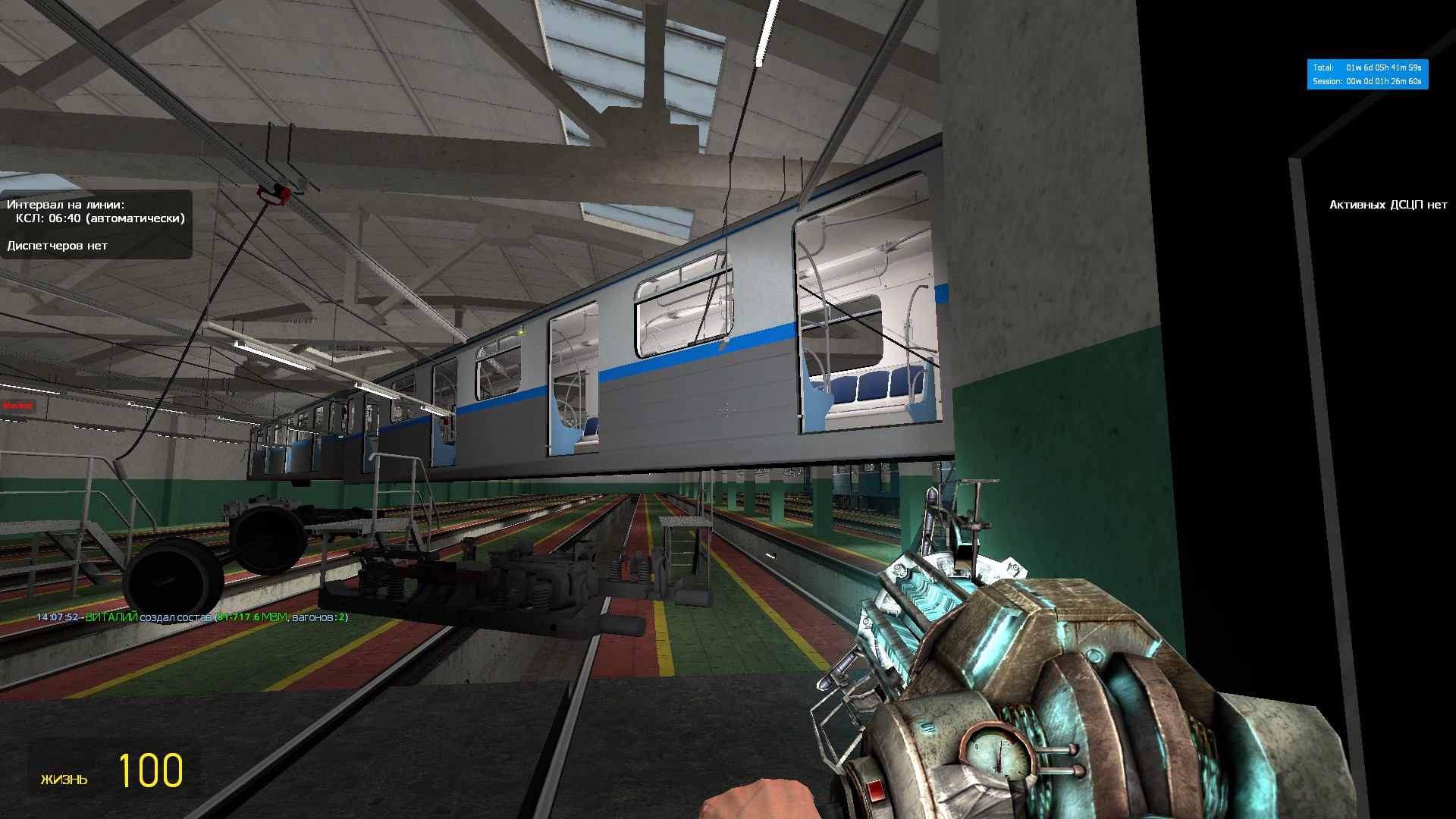Screen dimensions: 1456x819
Task: Click the "Активных ДСЦП нет" status label
Action: click(x=1388, y=205)
